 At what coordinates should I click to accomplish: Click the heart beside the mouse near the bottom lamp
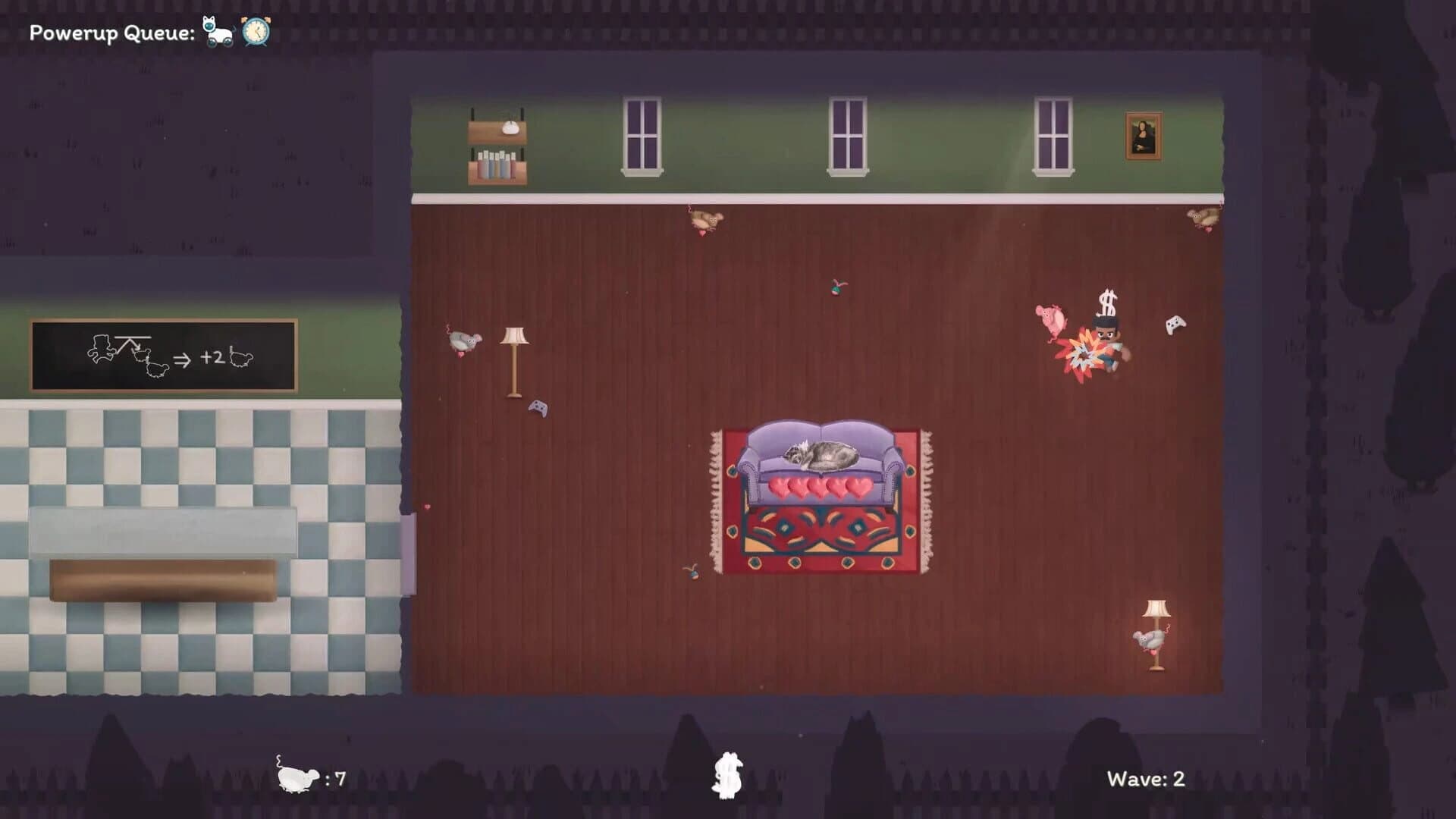1153,653
